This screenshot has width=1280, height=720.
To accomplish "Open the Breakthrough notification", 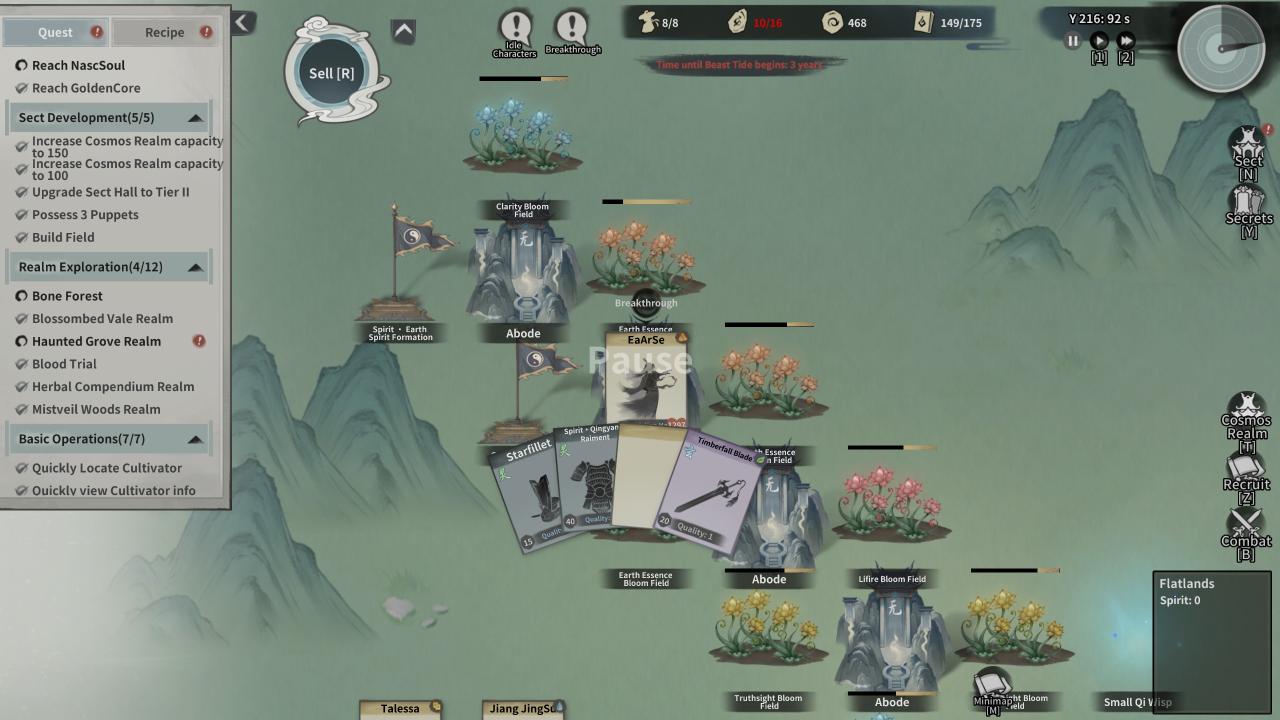I will pyautogui.click(x=573, y=31).
